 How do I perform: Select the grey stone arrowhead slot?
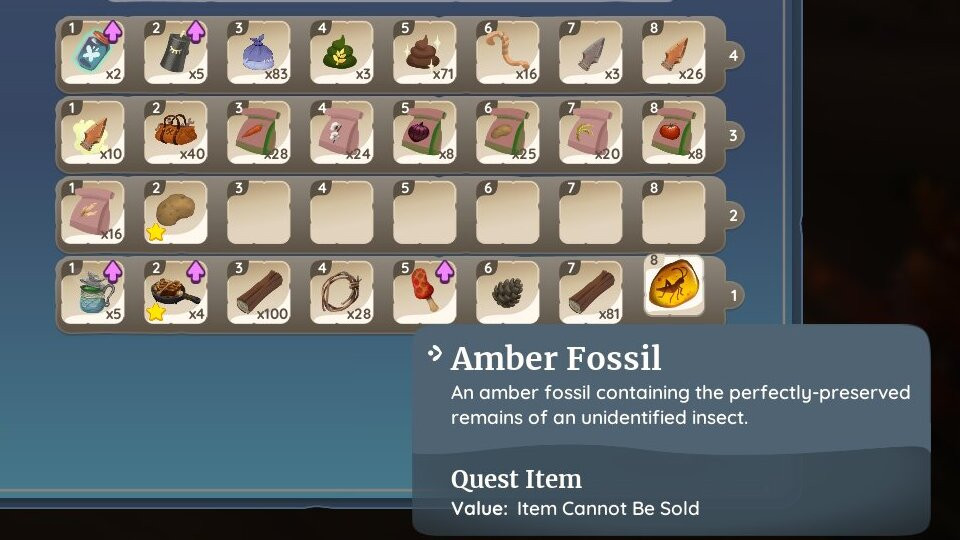pos(591,54)
